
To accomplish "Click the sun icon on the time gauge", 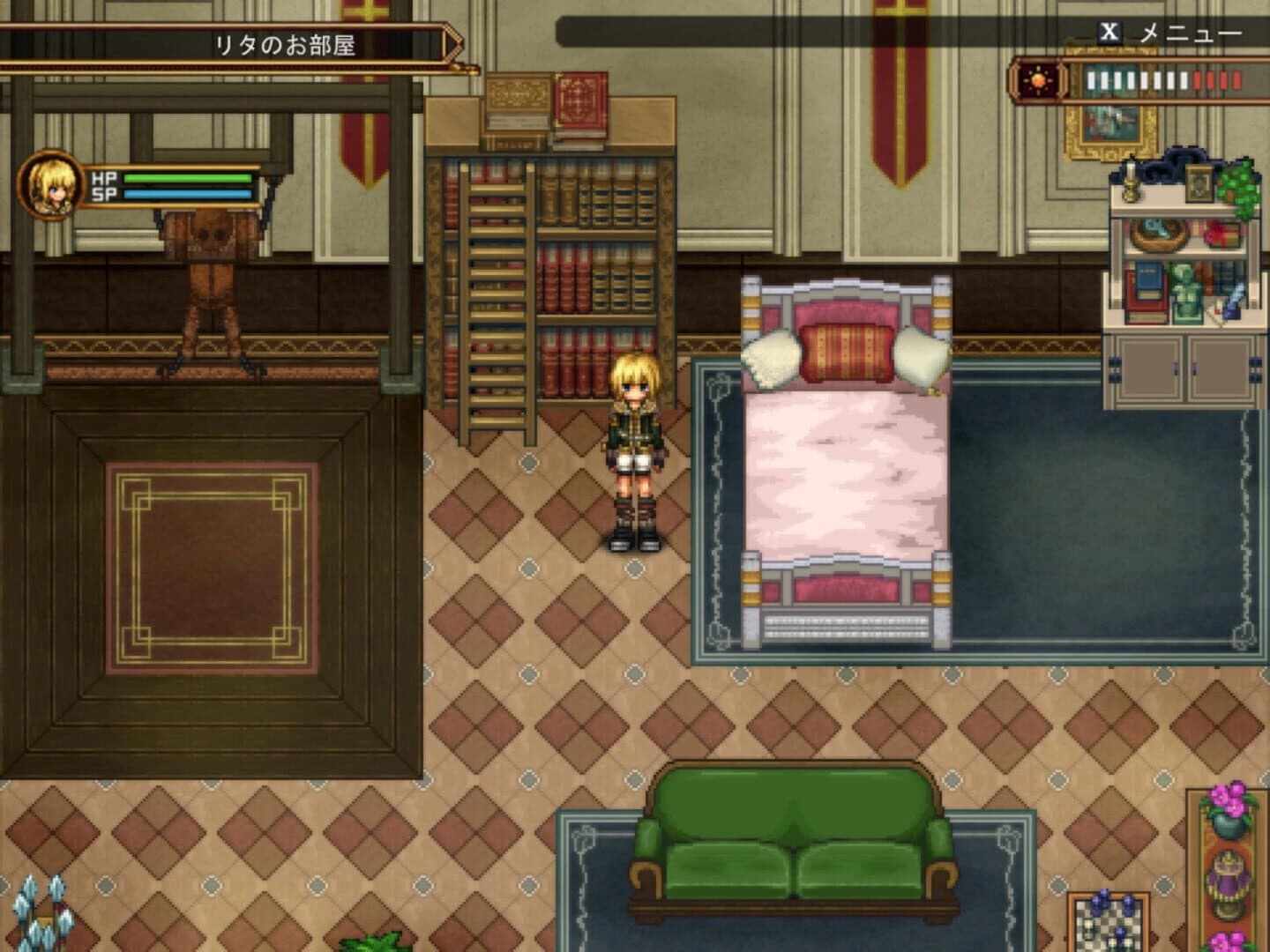I will [1037, 80].
